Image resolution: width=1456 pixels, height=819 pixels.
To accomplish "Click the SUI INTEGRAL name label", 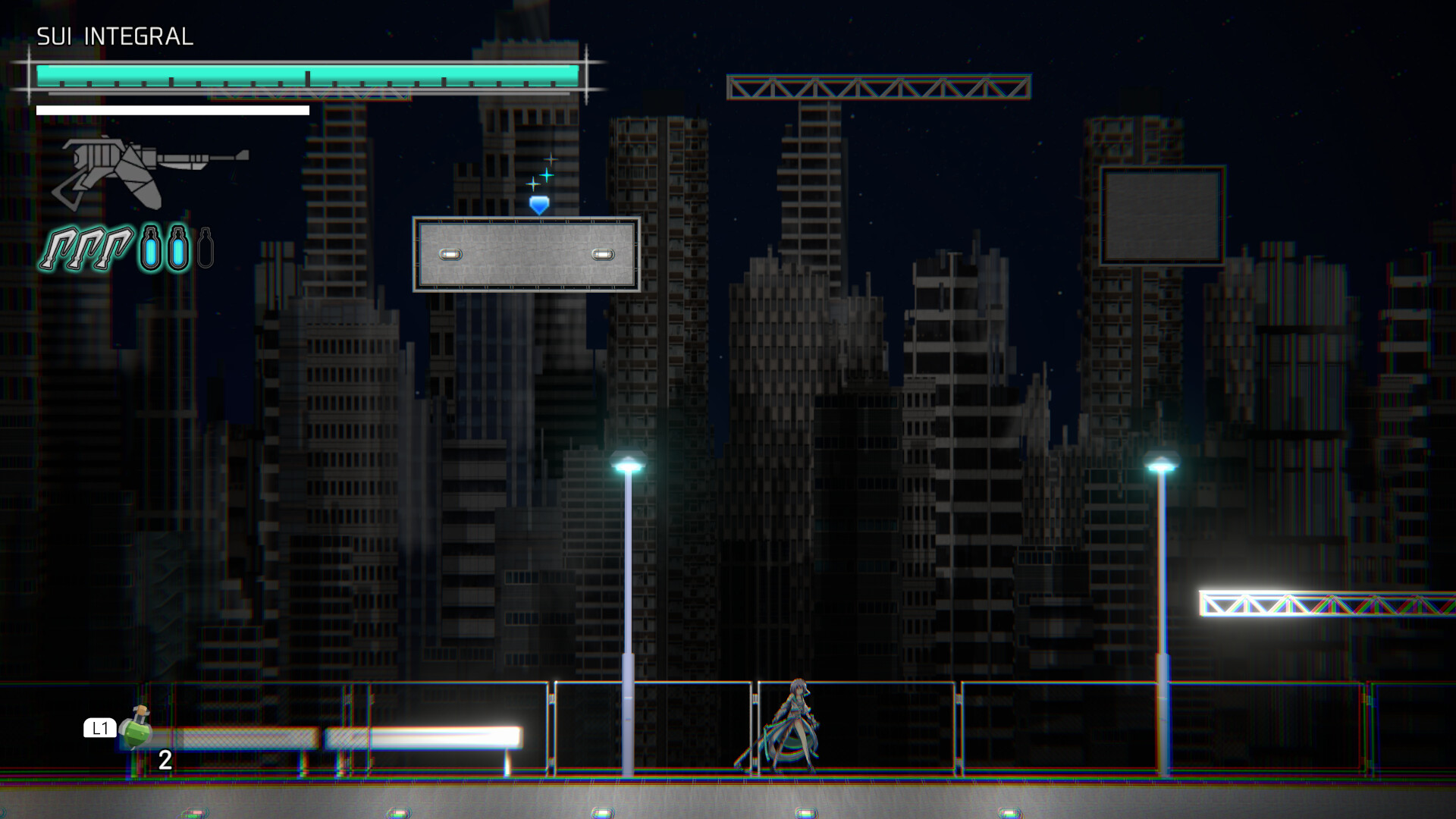I will click(115, 35).
